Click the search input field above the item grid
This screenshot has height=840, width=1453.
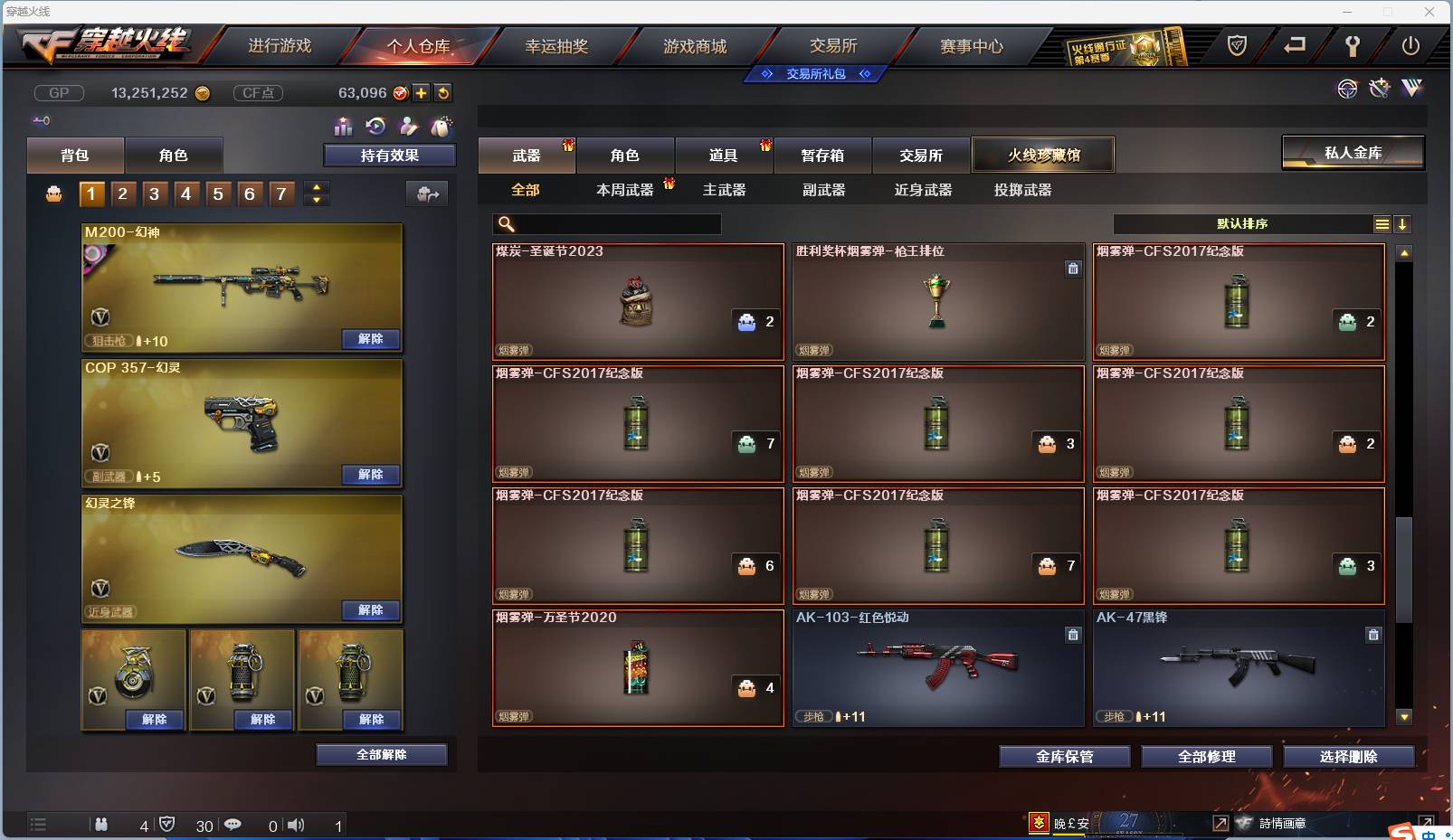(x=606, y=223)
